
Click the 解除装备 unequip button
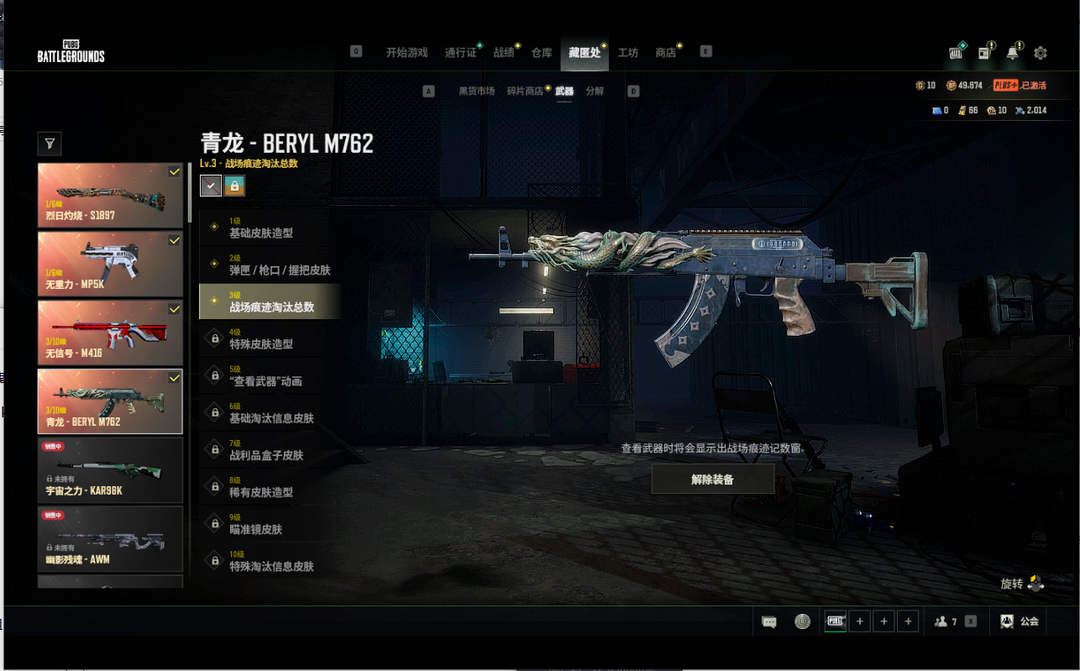pyautogui.click(x=712, y=479)
